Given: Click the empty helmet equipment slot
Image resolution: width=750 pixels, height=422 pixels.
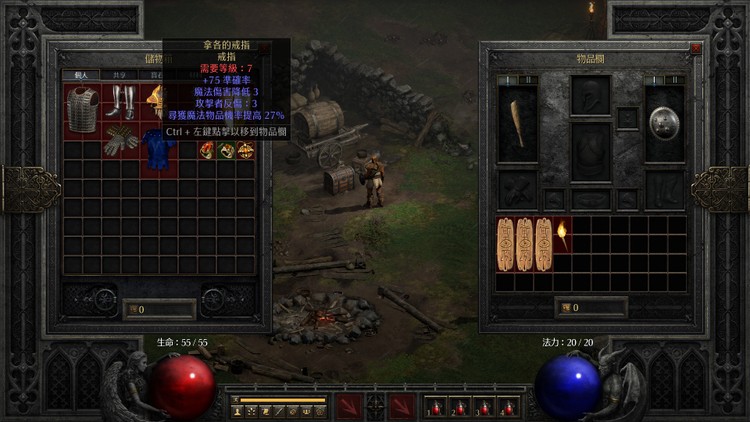Looking at the screenshot, I should coord(591,96).
